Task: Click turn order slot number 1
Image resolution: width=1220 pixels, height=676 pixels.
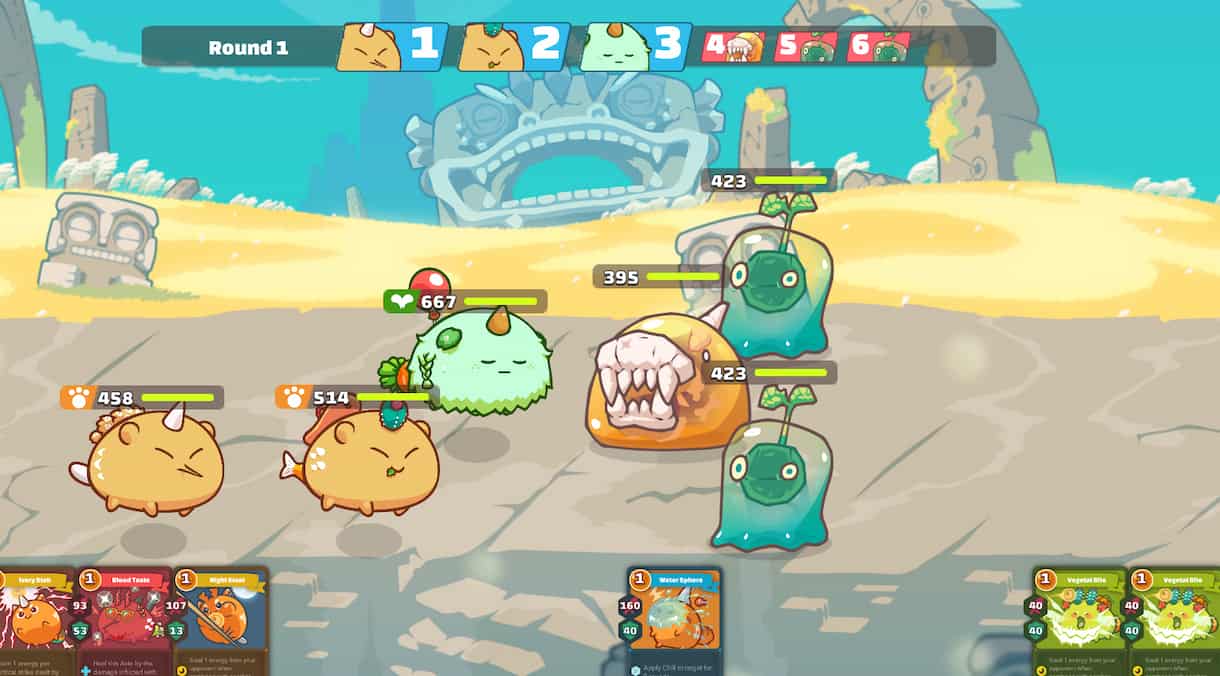Action: (391, 47)
